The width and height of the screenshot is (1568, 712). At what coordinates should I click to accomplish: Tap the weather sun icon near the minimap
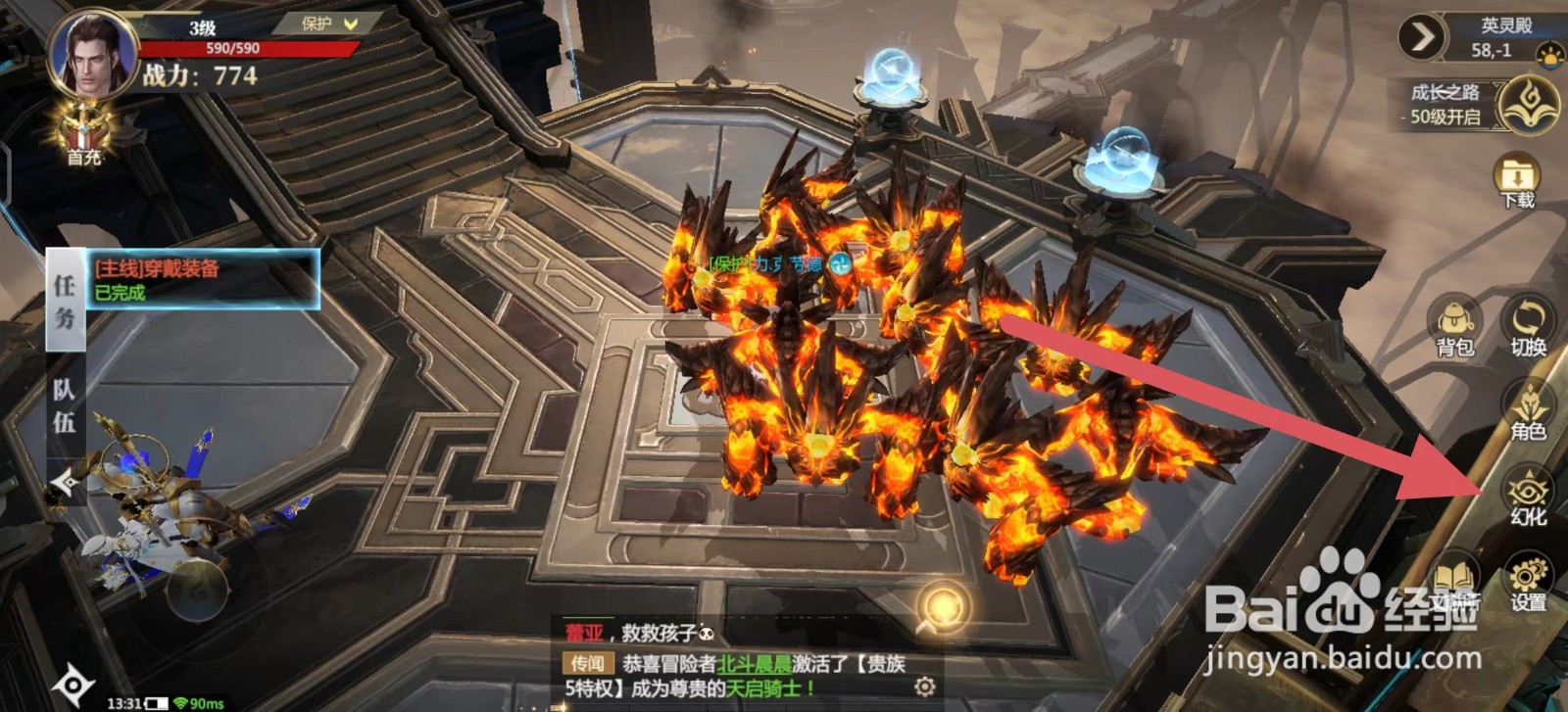coord(1549,54)
